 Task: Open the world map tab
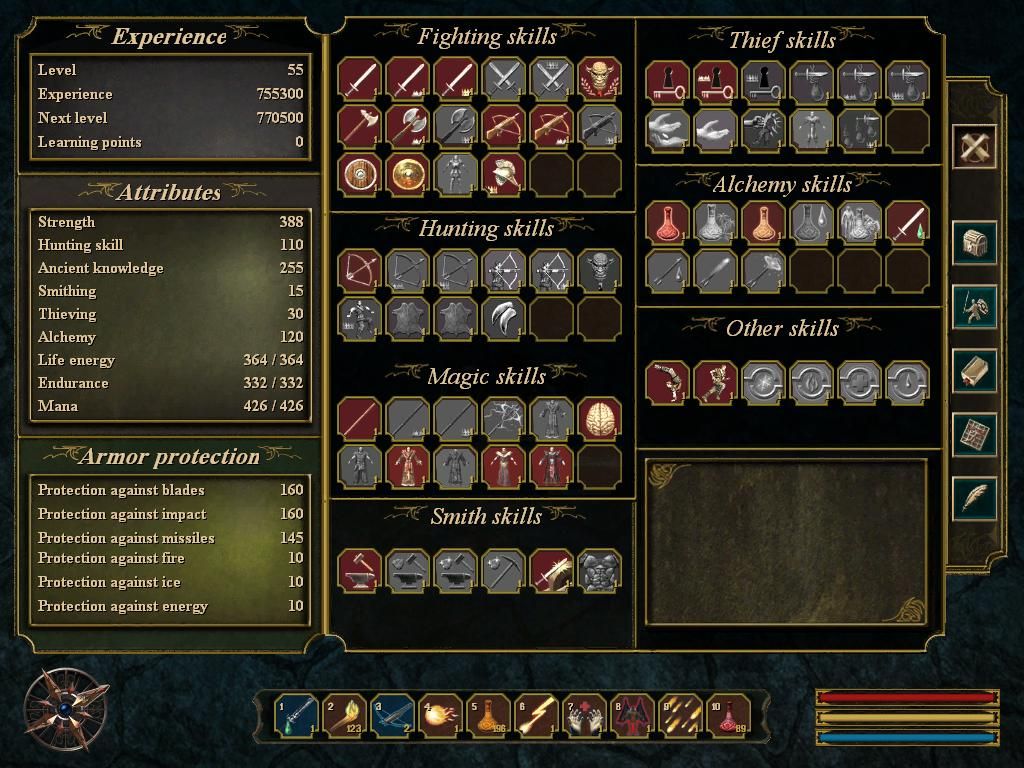coord(974,434)
